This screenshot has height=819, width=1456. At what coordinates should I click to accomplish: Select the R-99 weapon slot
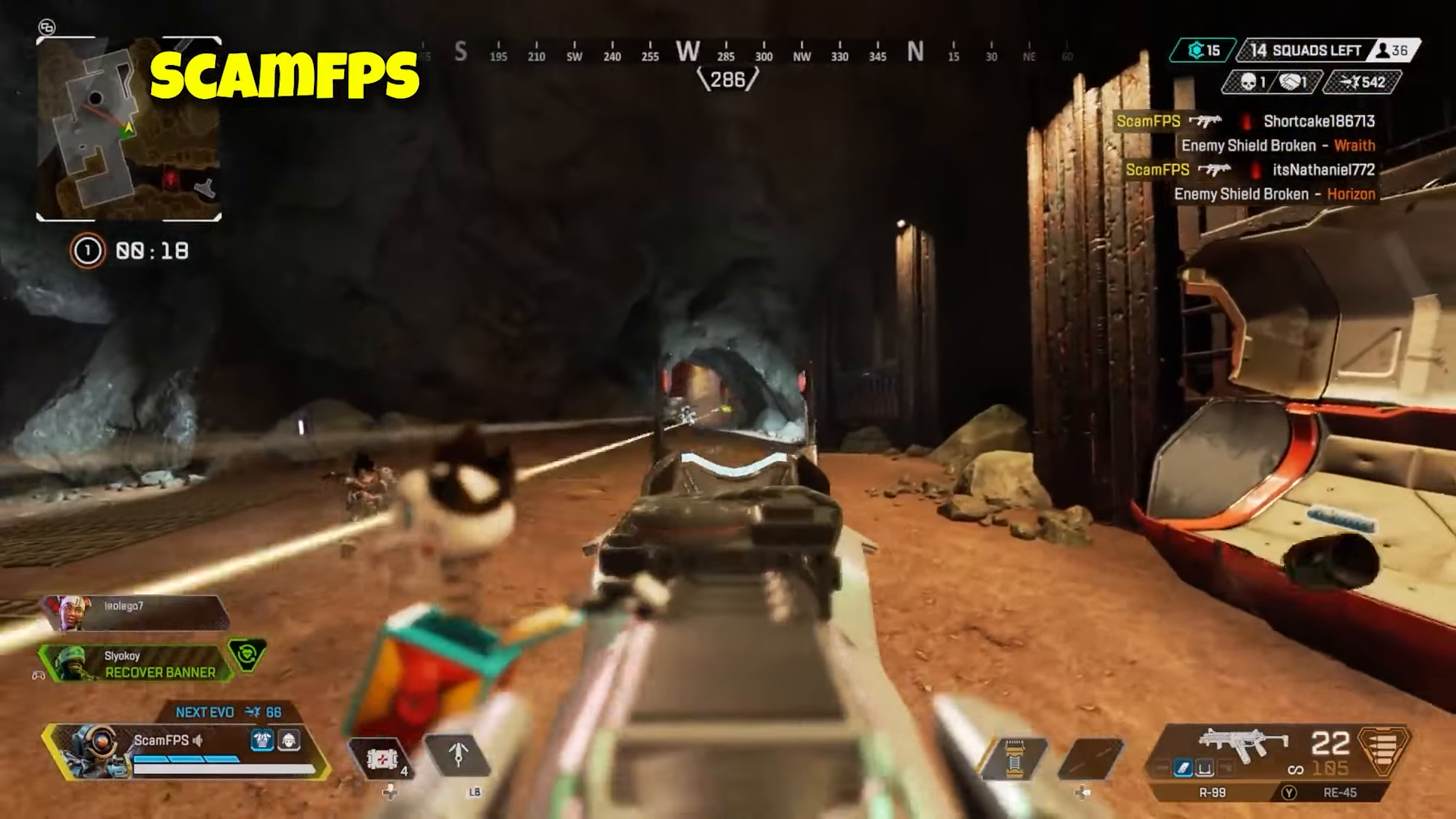1213,792
